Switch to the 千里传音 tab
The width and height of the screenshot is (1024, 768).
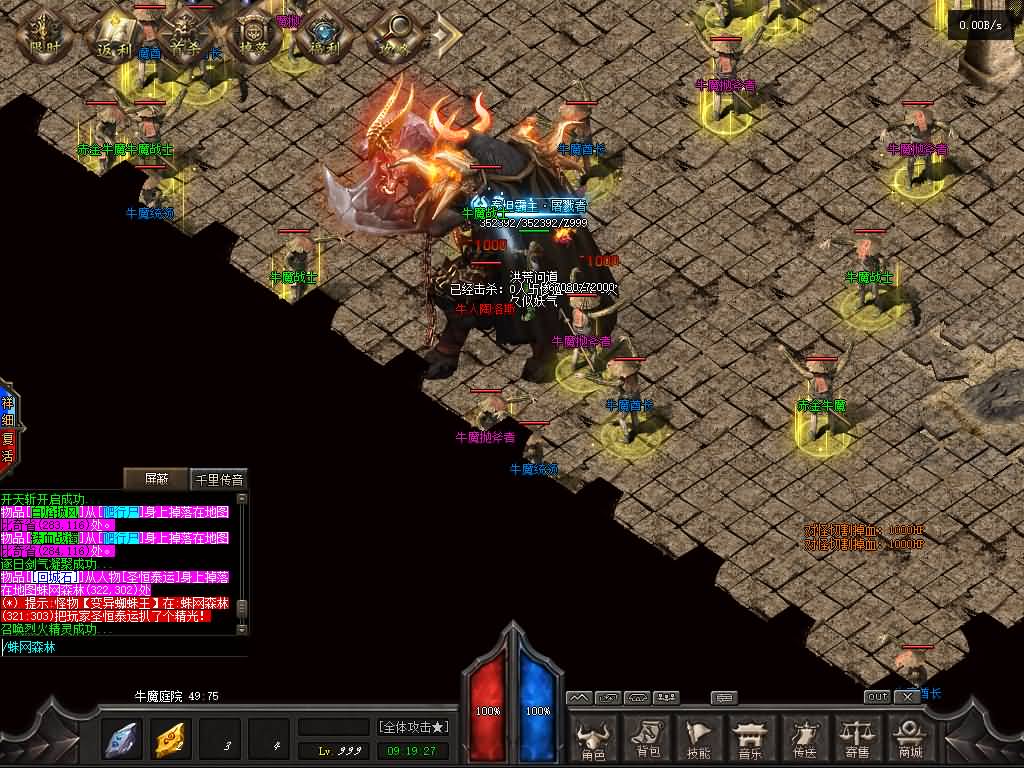(218, 479)
